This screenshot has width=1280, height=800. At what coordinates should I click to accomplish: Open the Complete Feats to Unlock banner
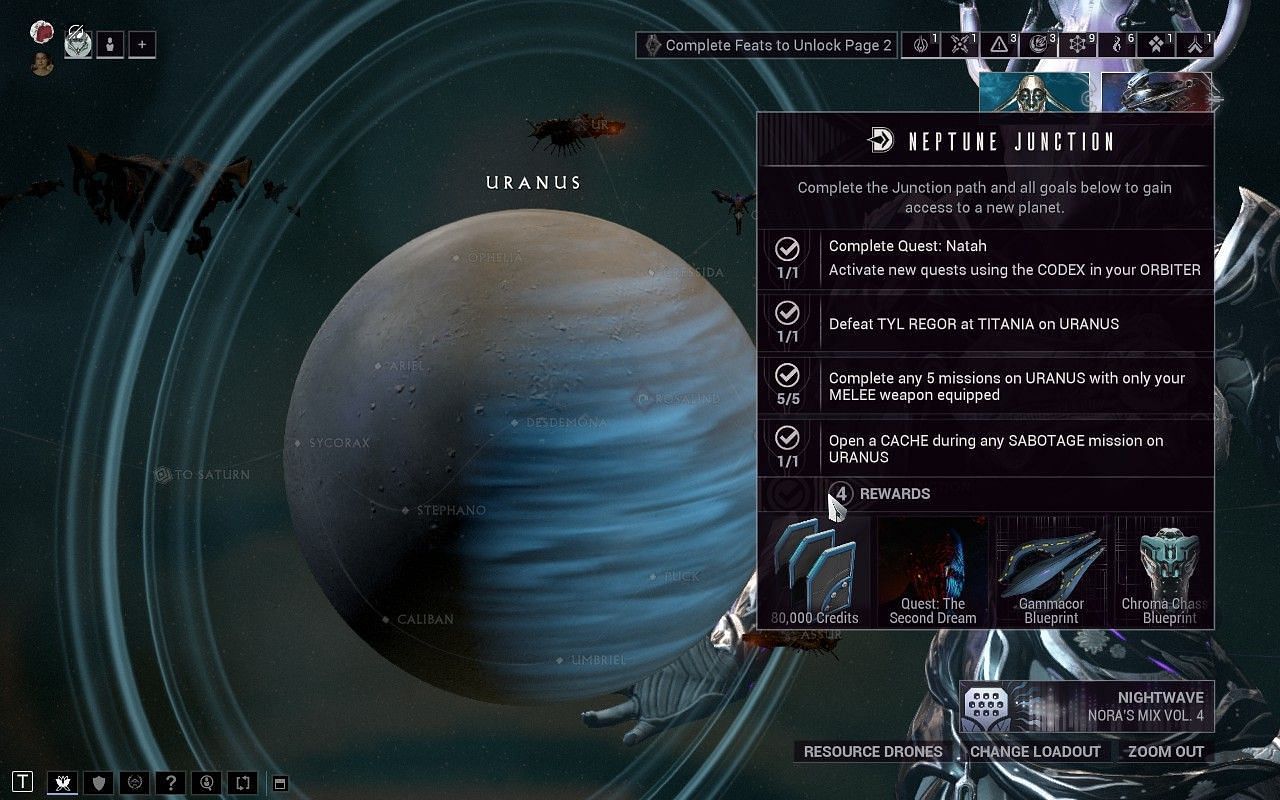click(767, 45)
